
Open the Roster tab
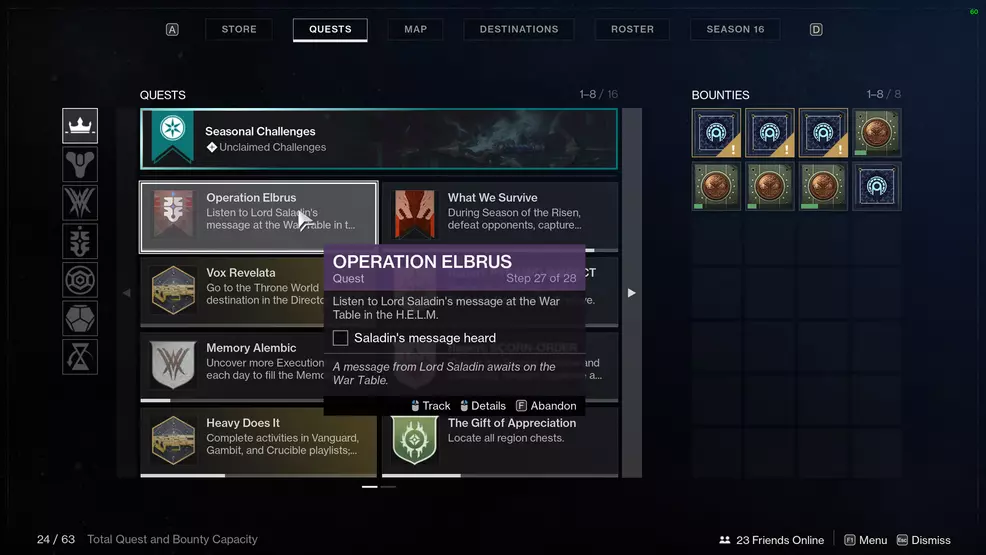(632, 29)
